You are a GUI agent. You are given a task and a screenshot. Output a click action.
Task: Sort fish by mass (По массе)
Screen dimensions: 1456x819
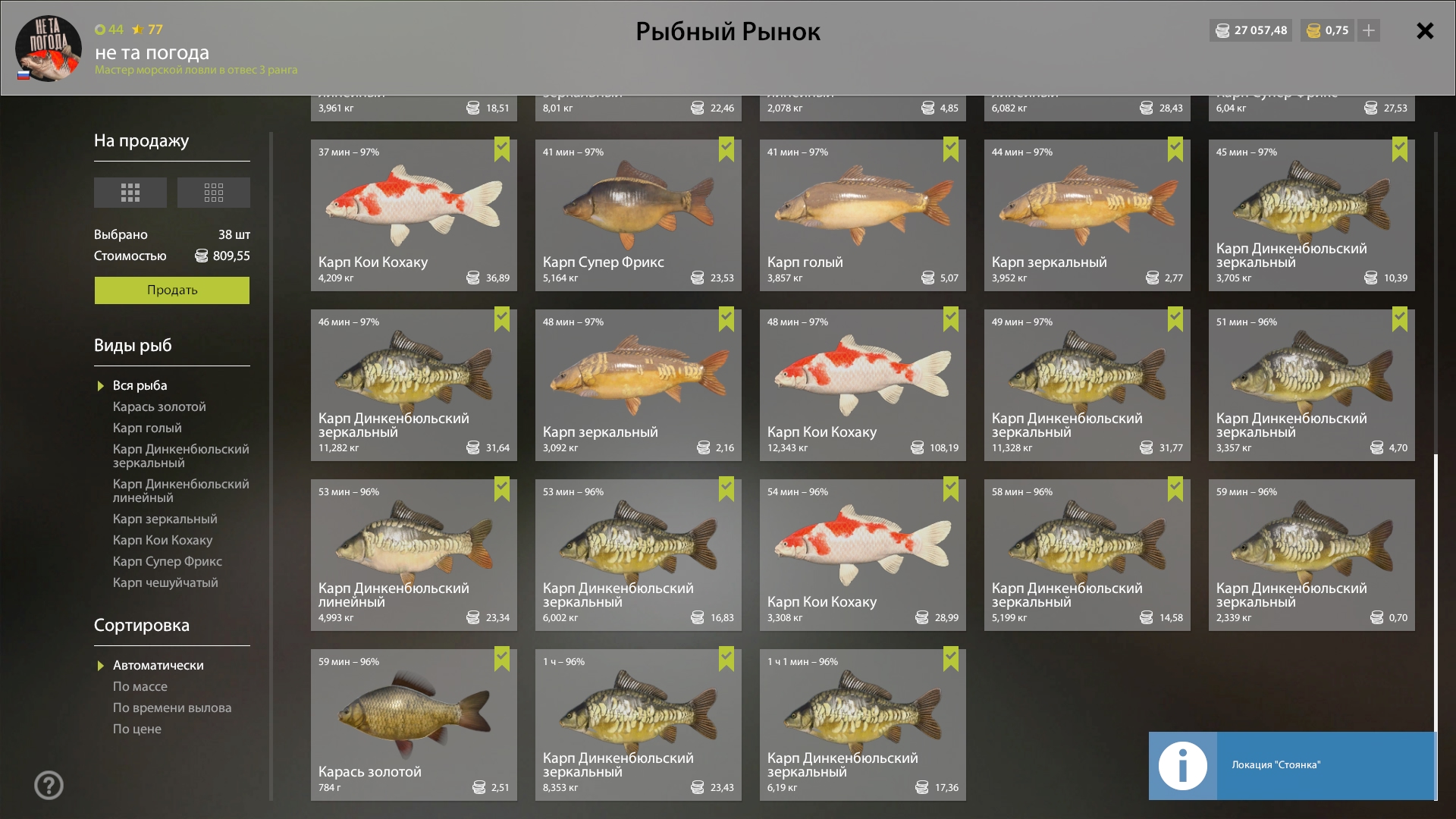(140, 687)
